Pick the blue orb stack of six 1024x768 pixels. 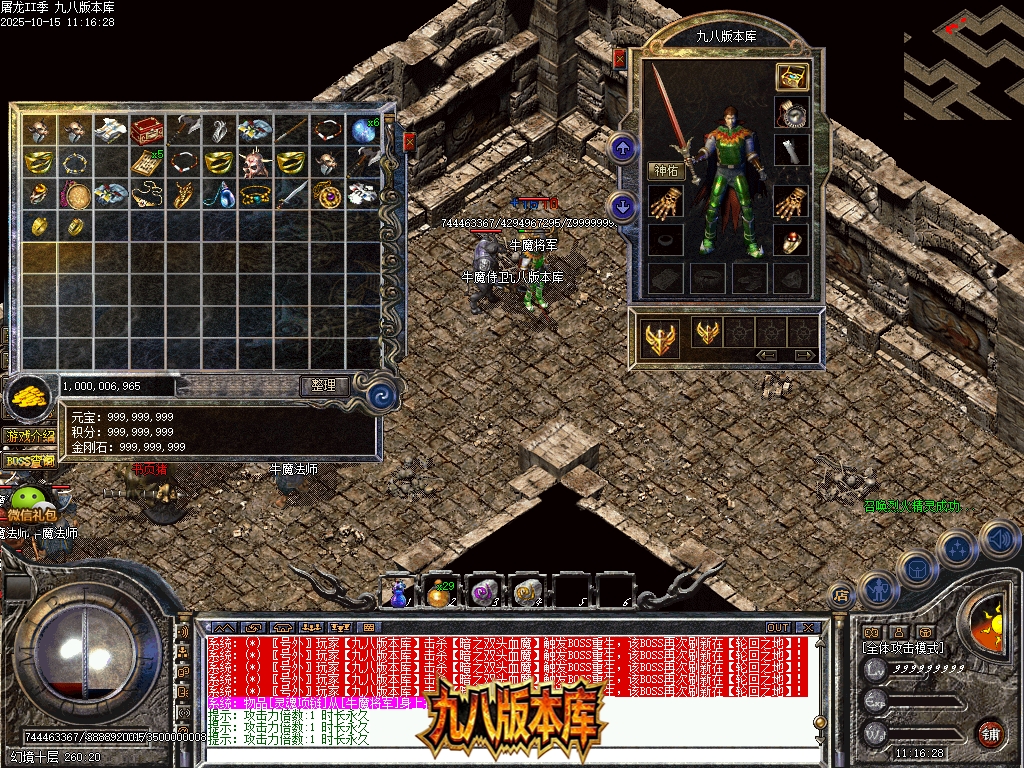pyautogui.click(x=363, y=130)
